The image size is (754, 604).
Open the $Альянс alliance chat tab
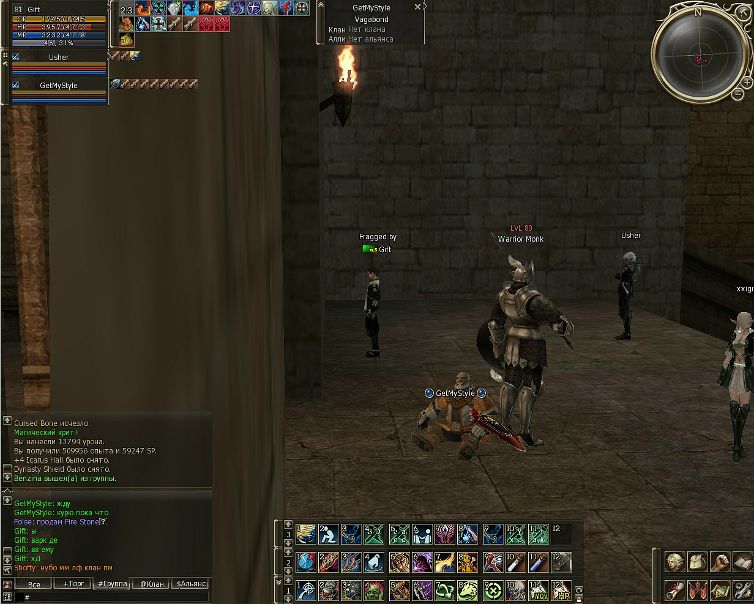(x=190, y=583)
